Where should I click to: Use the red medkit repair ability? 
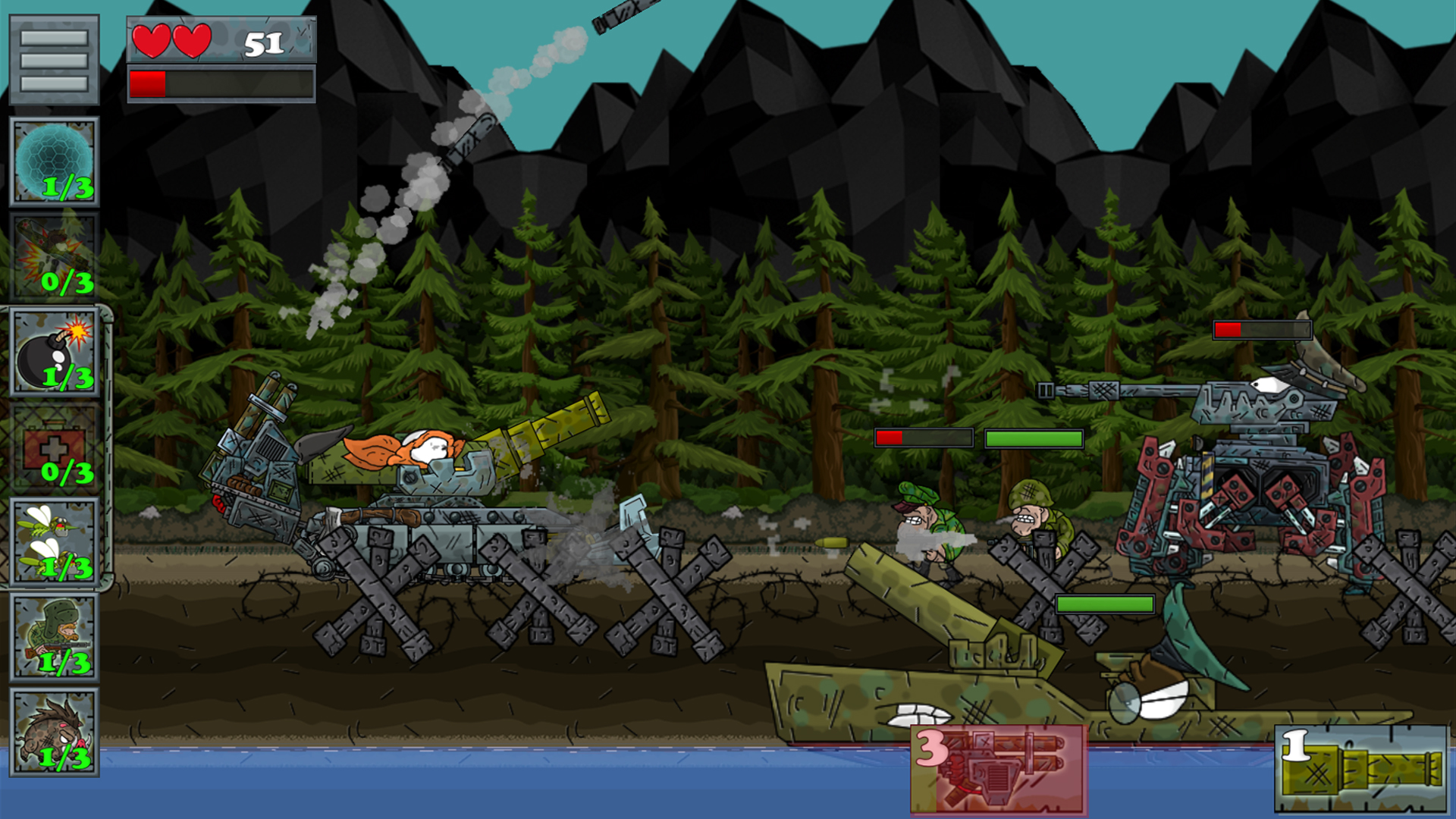coord(54,447)
